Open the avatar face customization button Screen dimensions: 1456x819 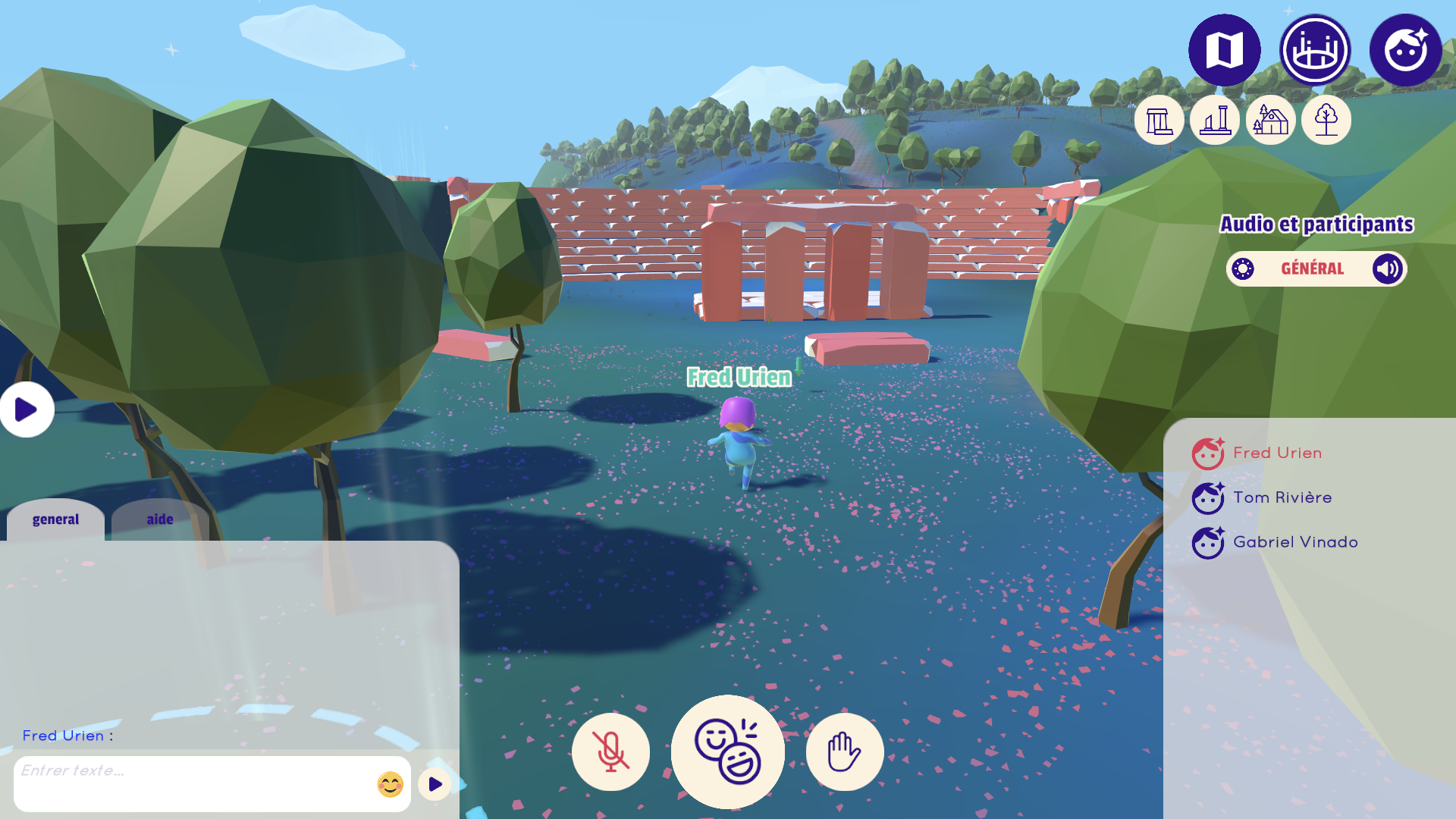(x=1405, y=50)
